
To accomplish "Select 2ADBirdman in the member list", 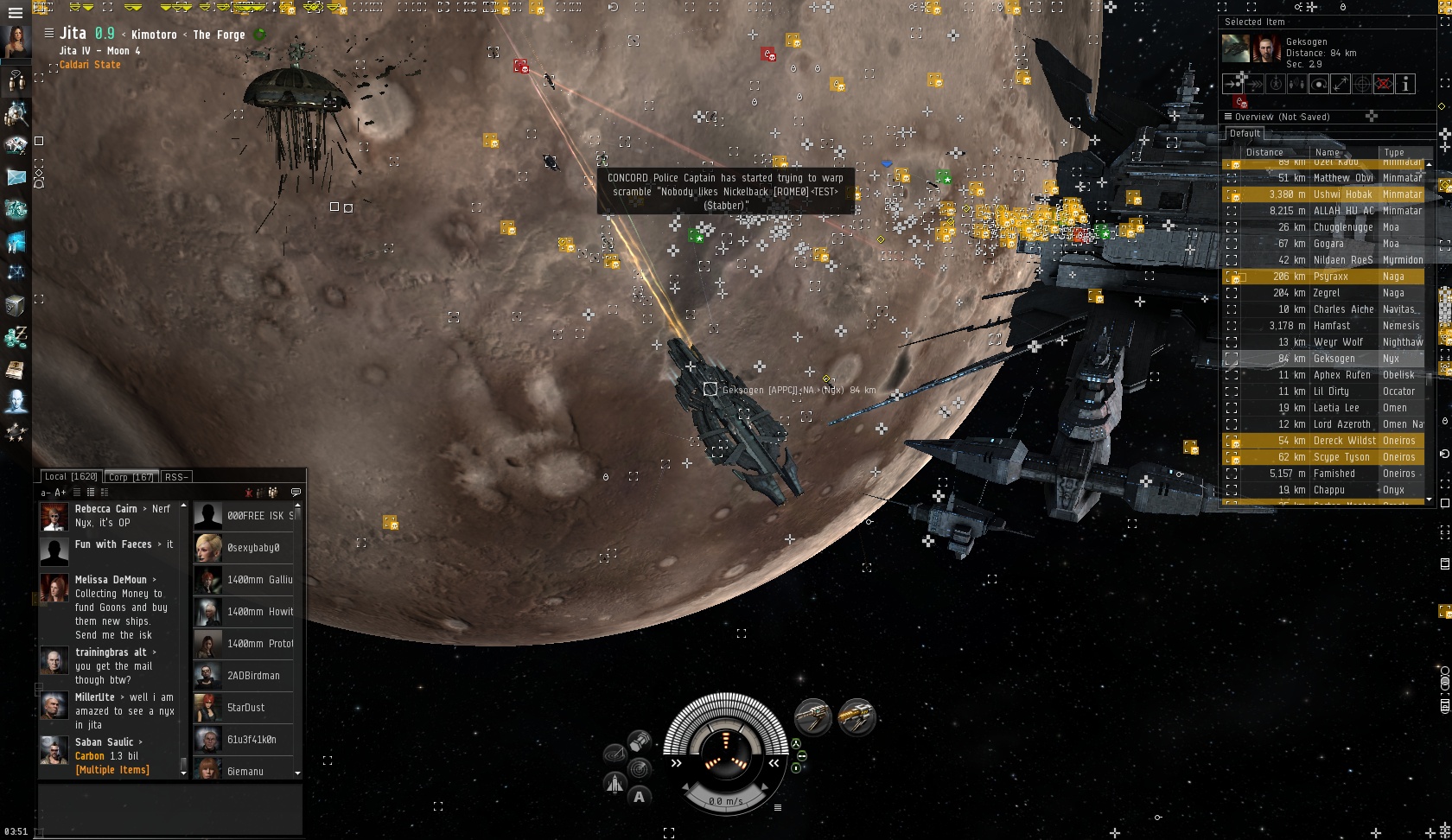I will (253, 676).
